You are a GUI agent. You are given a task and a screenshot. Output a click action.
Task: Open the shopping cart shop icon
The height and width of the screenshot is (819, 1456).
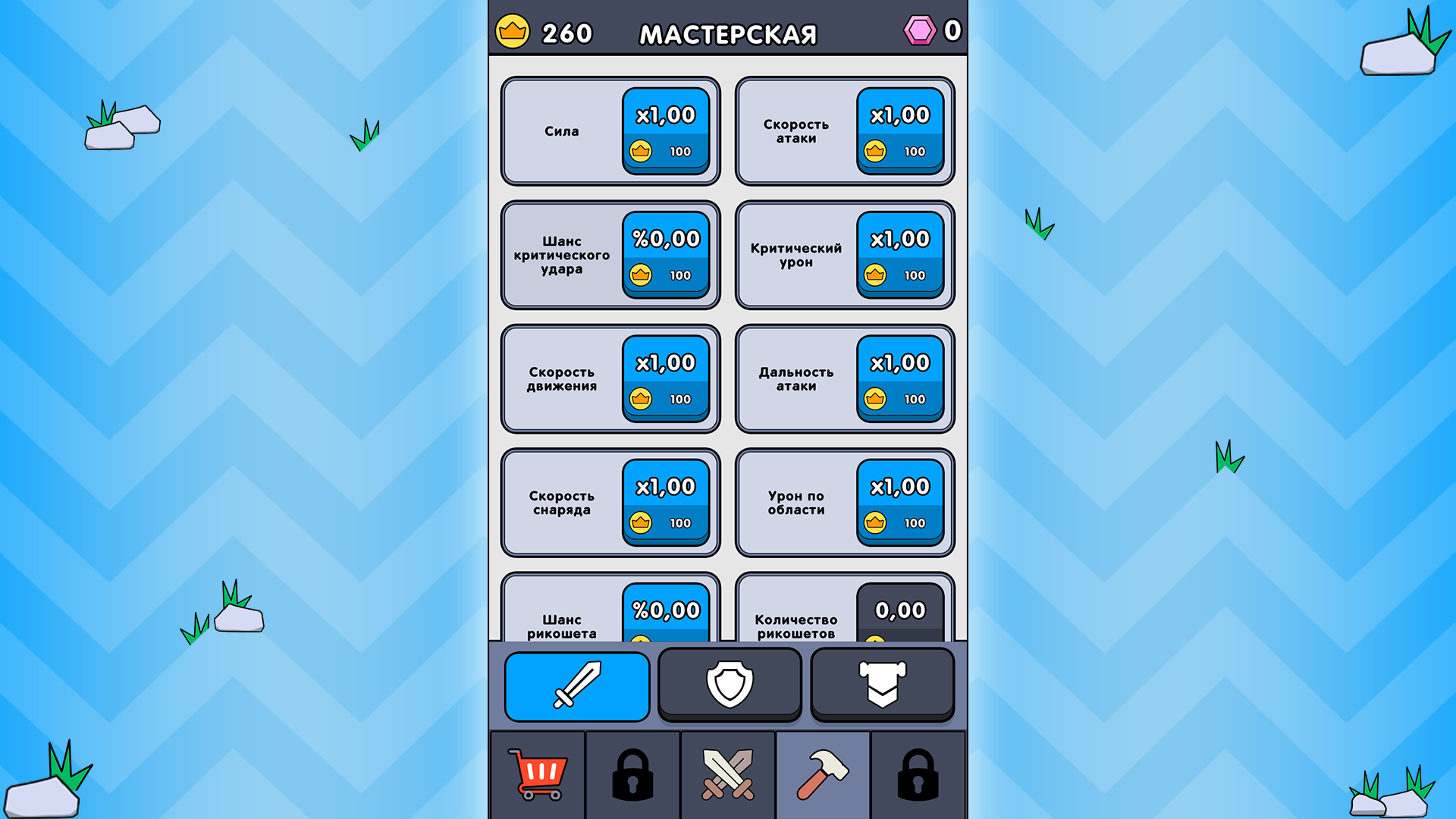[539, 773]
